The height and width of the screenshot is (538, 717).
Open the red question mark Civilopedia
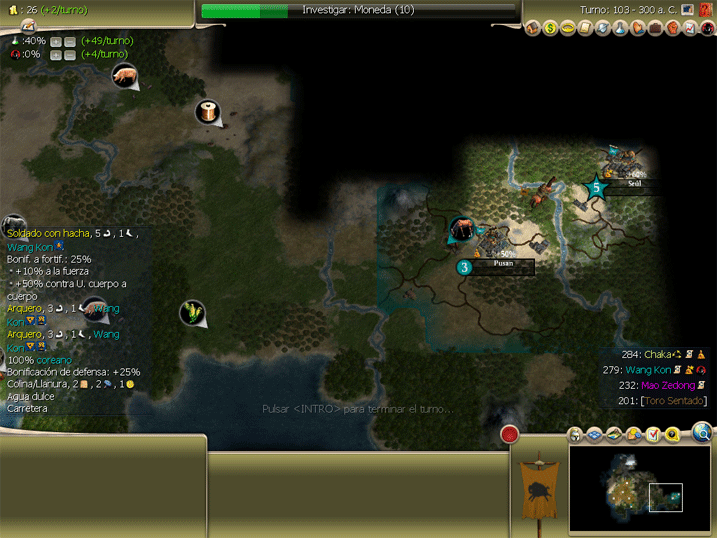point(706,10)
